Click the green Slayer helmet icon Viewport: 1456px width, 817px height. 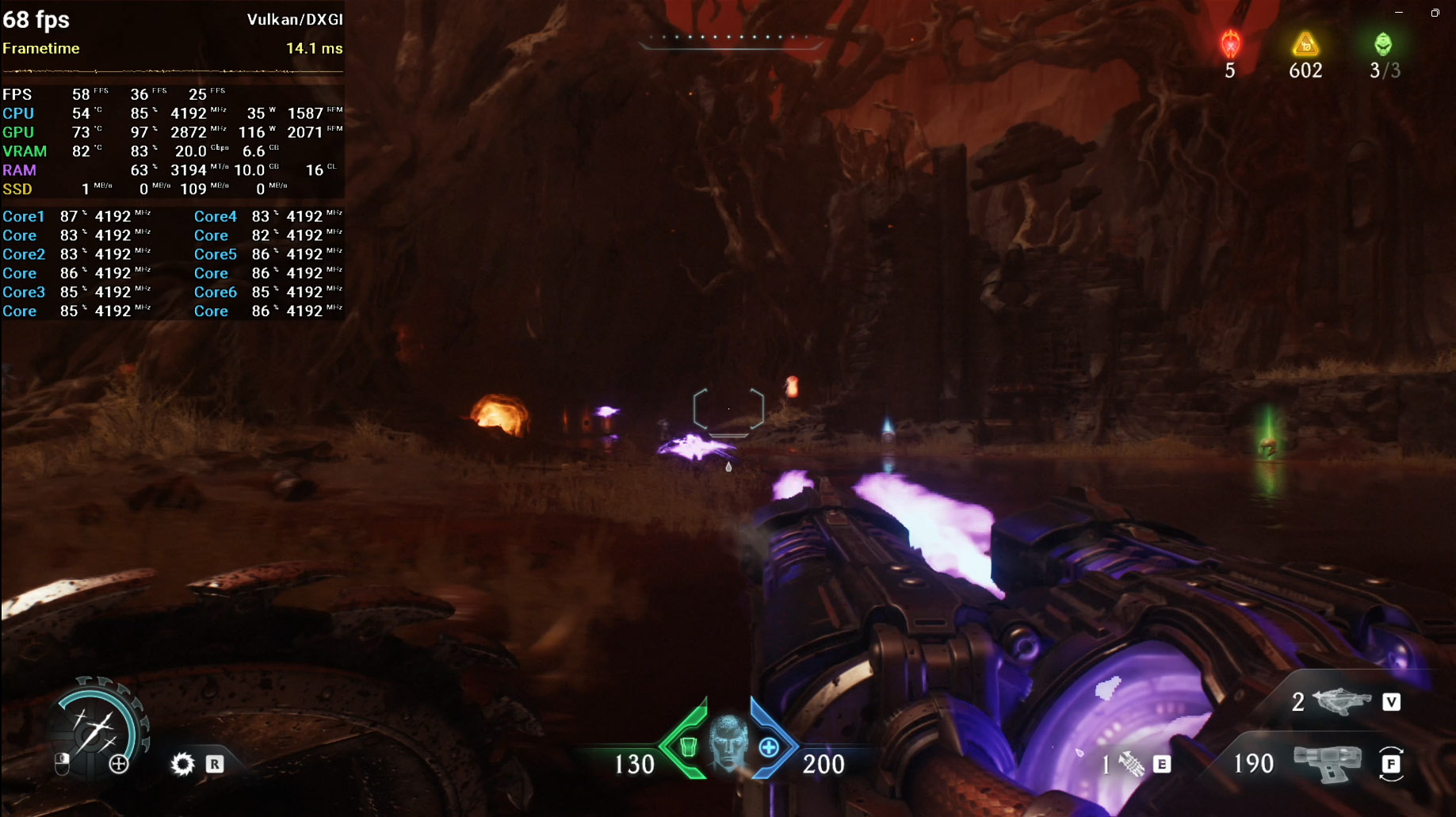click(x=1383, y=44)
